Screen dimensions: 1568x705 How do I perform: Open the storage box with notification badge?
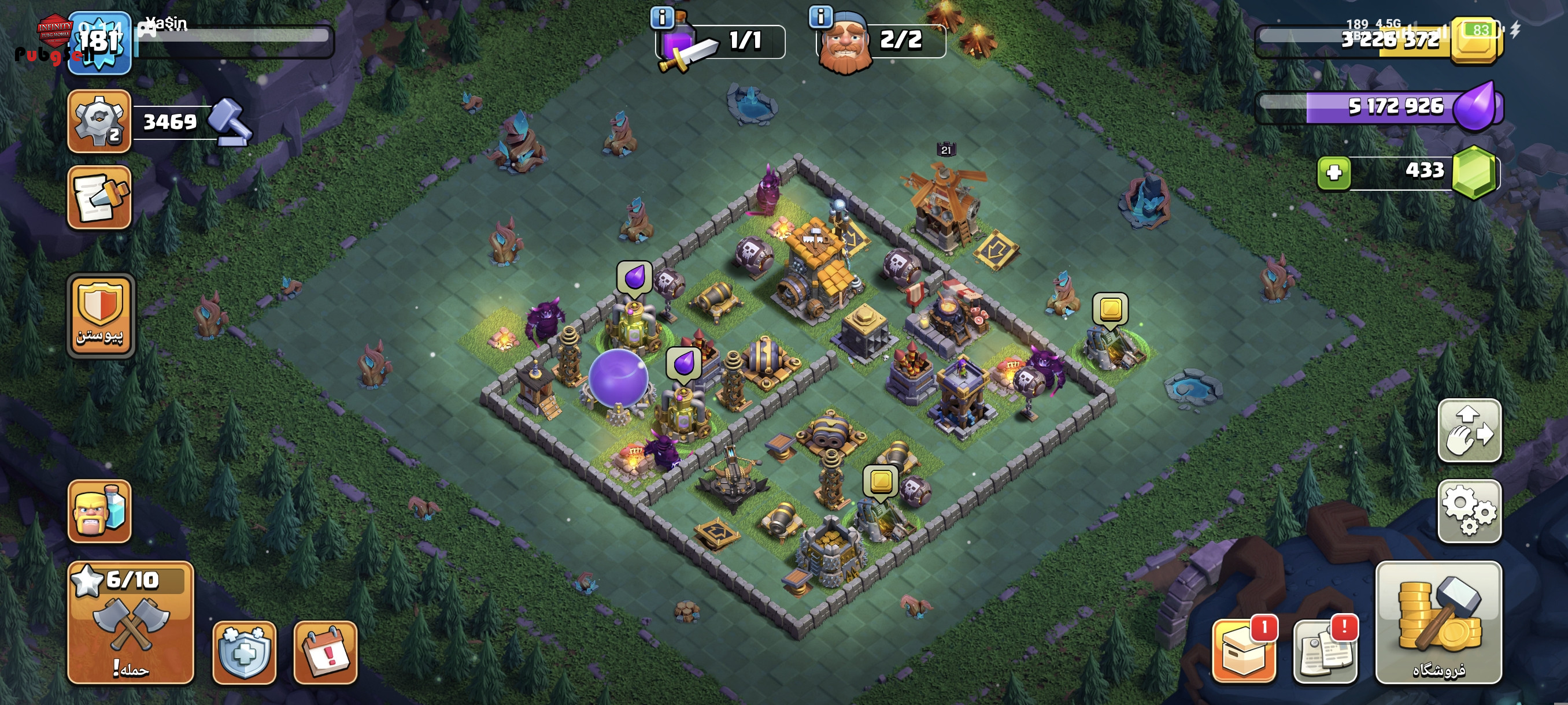pos(1244,651)
